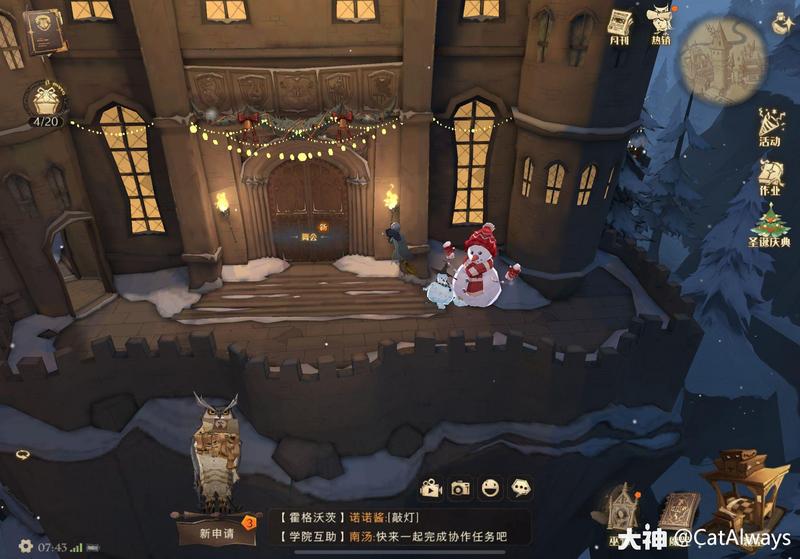
Task: Click the small circular arrow icon
Action: pos(22,455)
